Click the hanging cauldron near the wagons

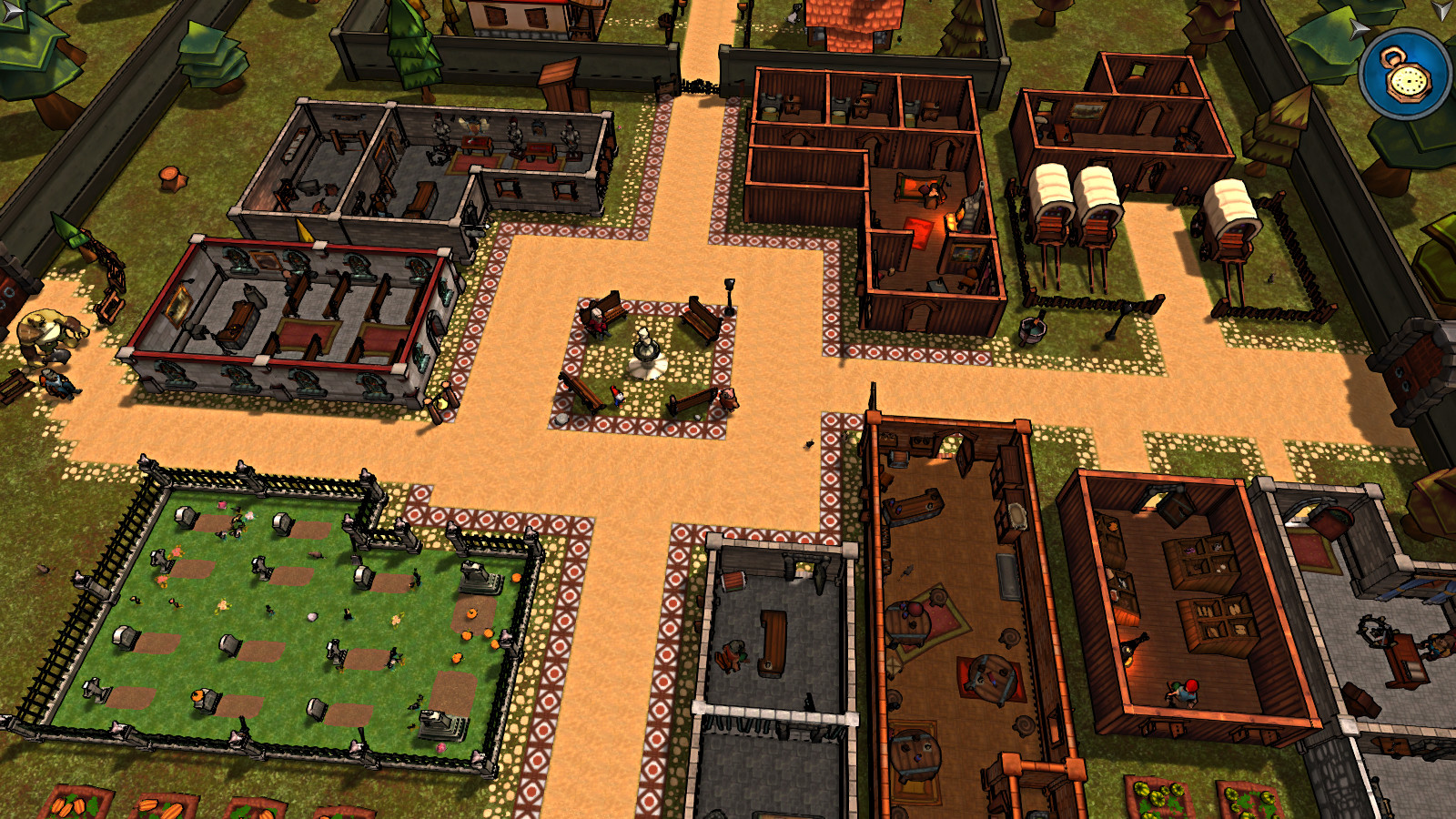click(x=1031, y=328)
